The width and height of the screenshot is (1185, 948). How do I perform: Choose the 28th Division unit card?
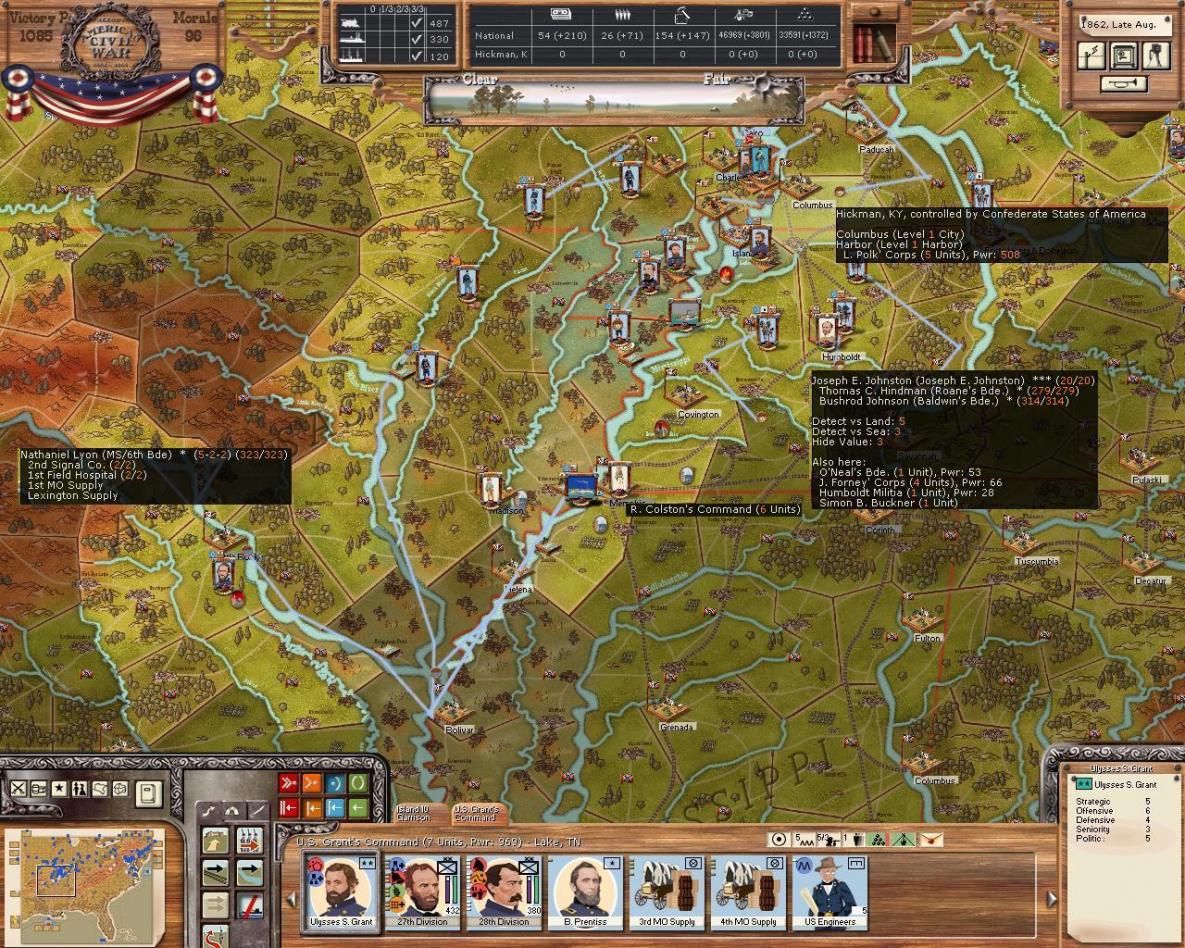point(504,893)
